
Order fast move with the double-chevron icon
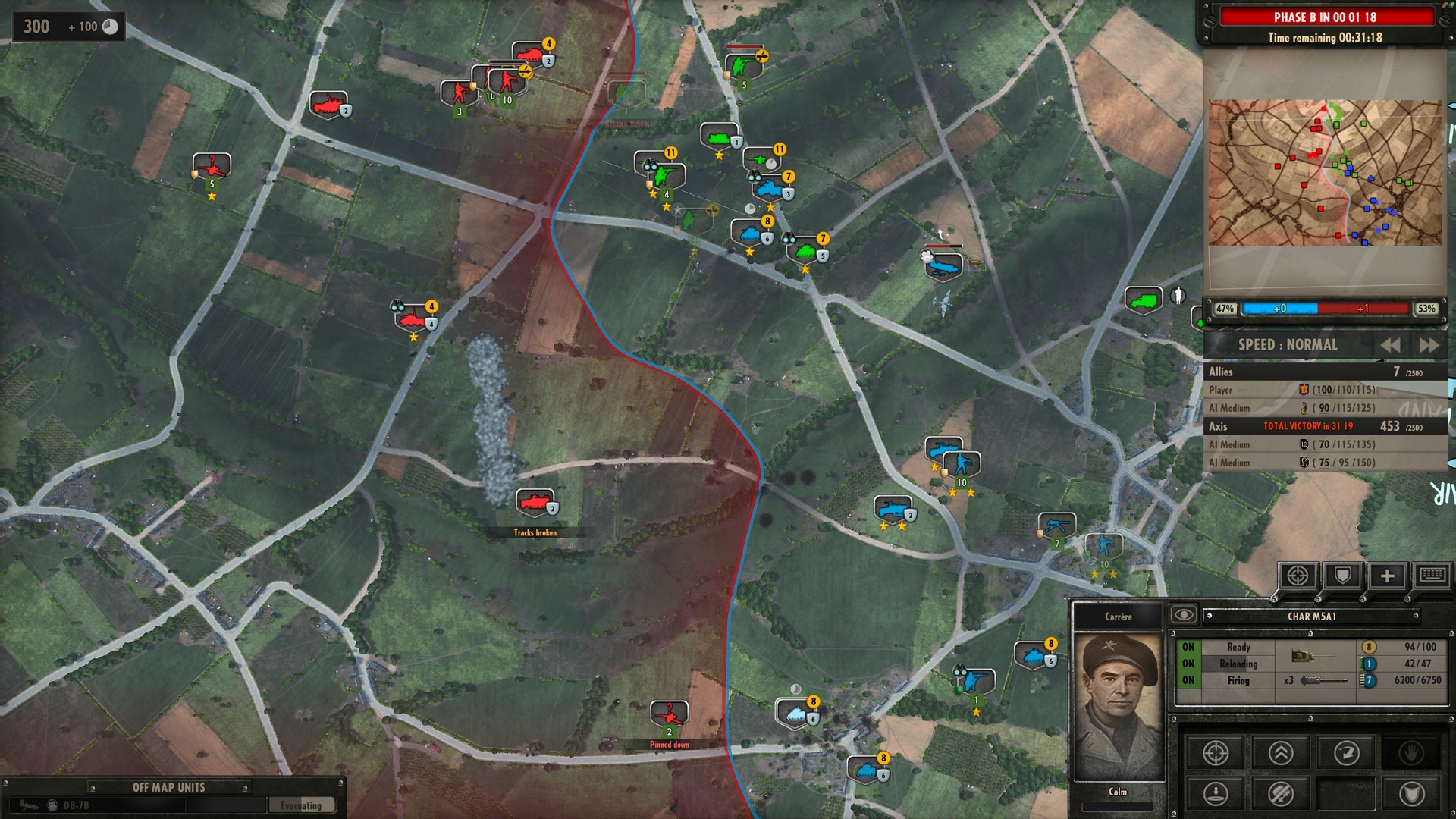pos(1279,753)
